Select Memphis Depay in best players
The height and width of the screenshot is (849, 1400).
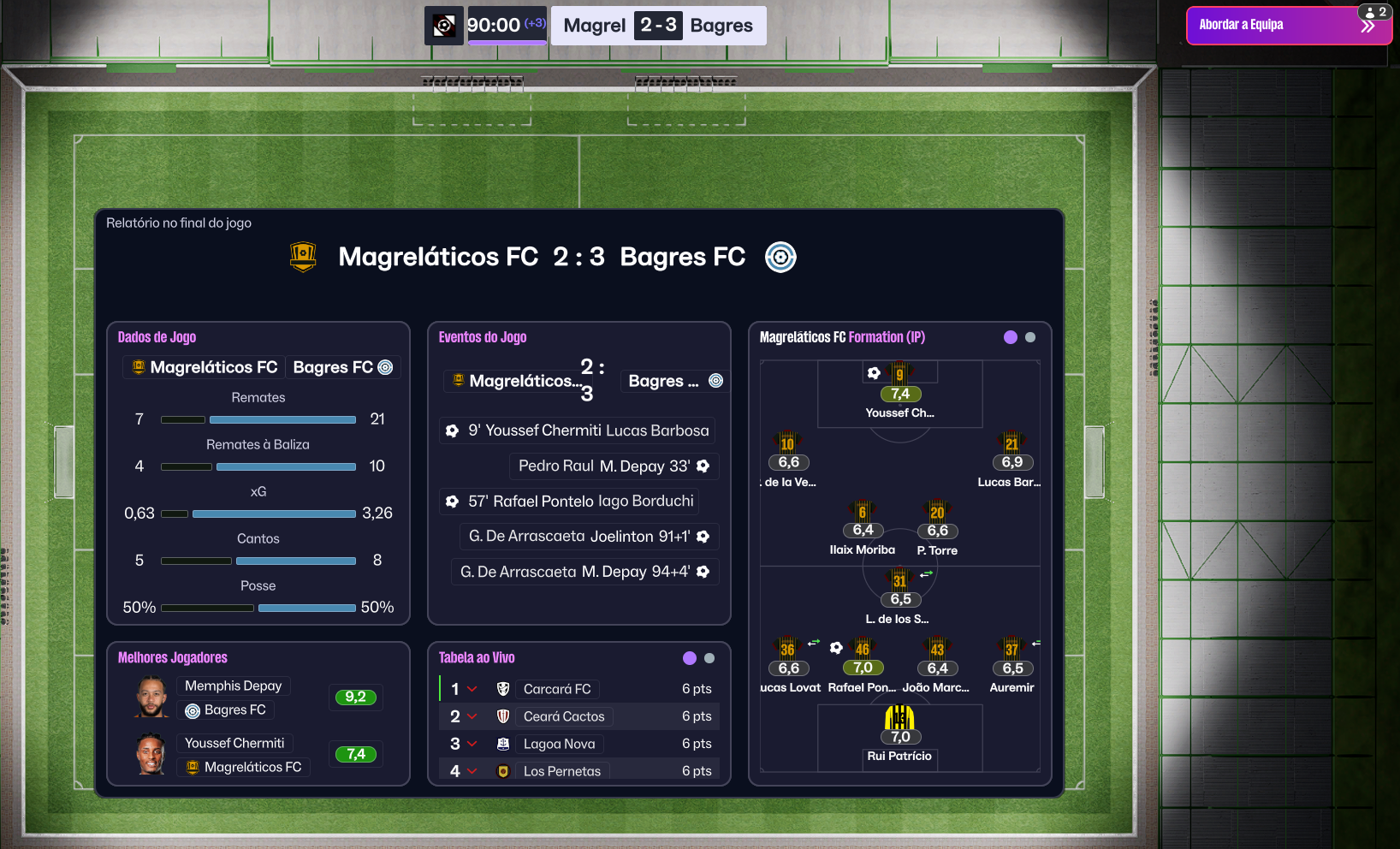233,686
